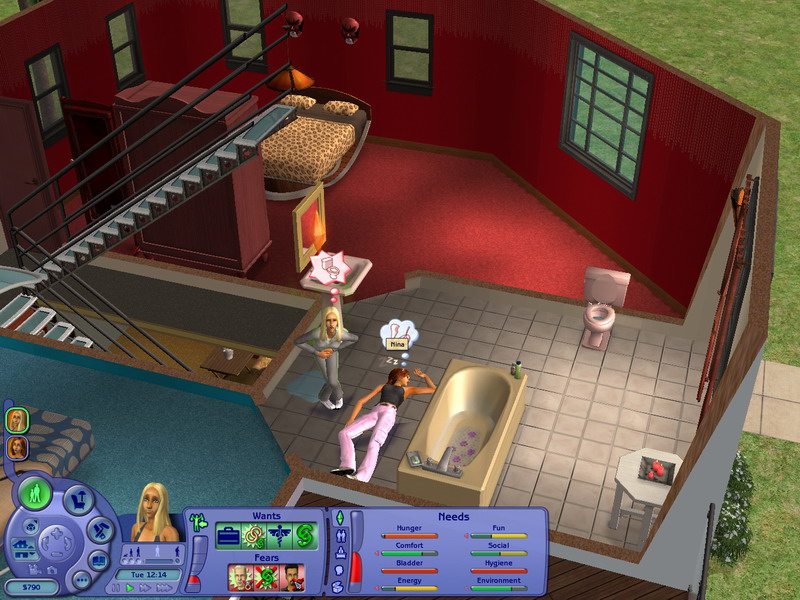800x600 pixels.
Task: Pause the game
Action: (x=116, y=588)
